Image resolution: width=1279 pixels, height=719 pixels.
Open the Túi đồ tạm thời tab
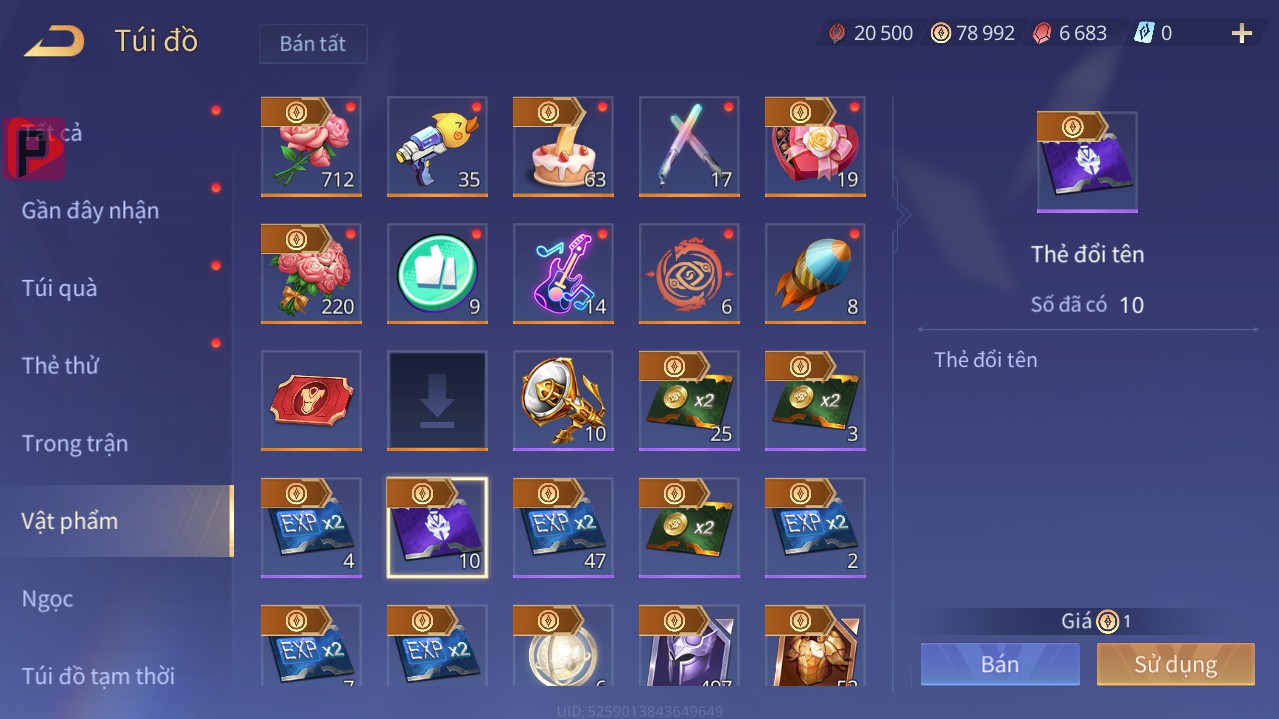tap(98, 676)
